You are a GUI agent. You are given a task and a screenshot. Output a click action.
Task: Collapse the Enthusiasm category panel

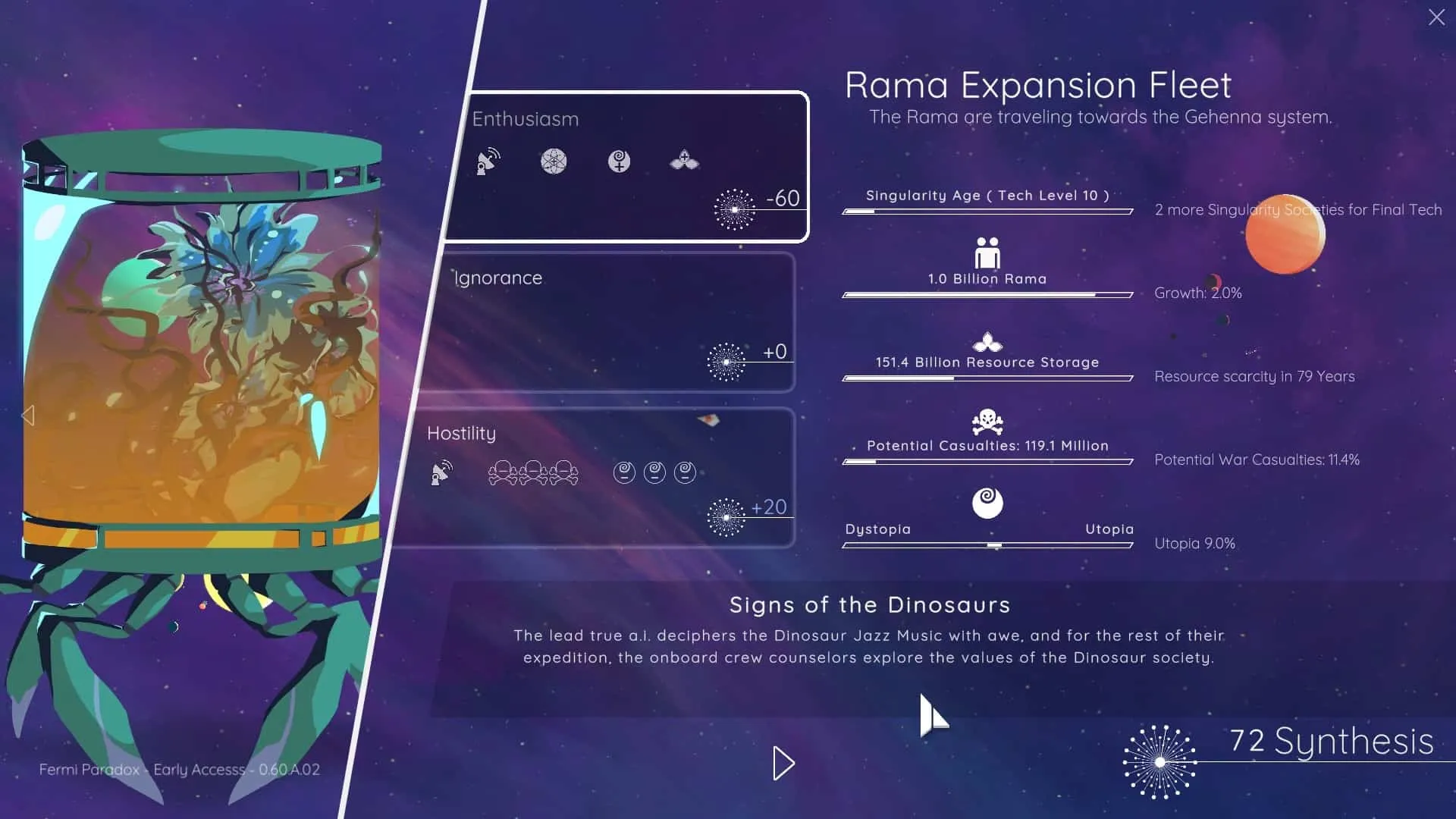pyautogui.click(x=526, y=118)
